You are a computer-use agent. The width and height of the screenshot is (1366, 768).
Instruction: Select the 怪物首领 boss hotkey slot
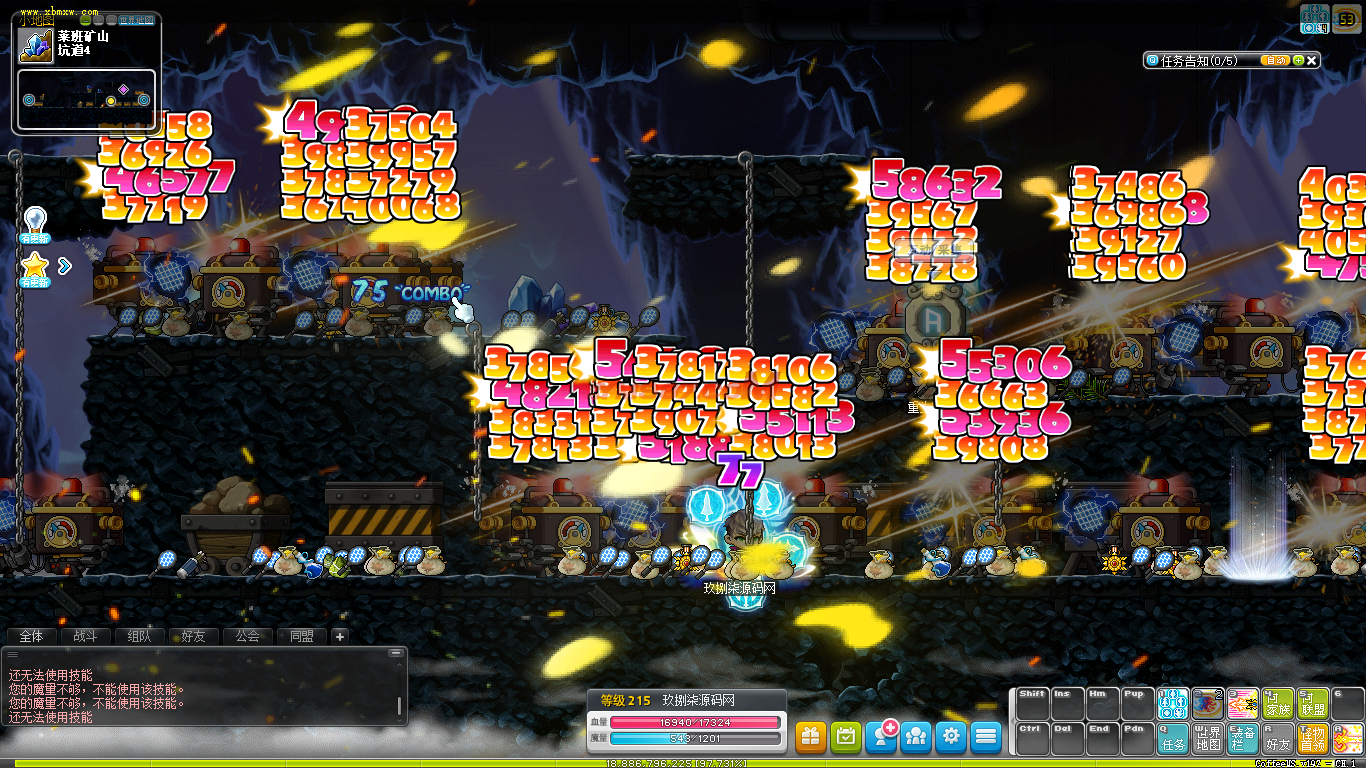coord(1312,739)
